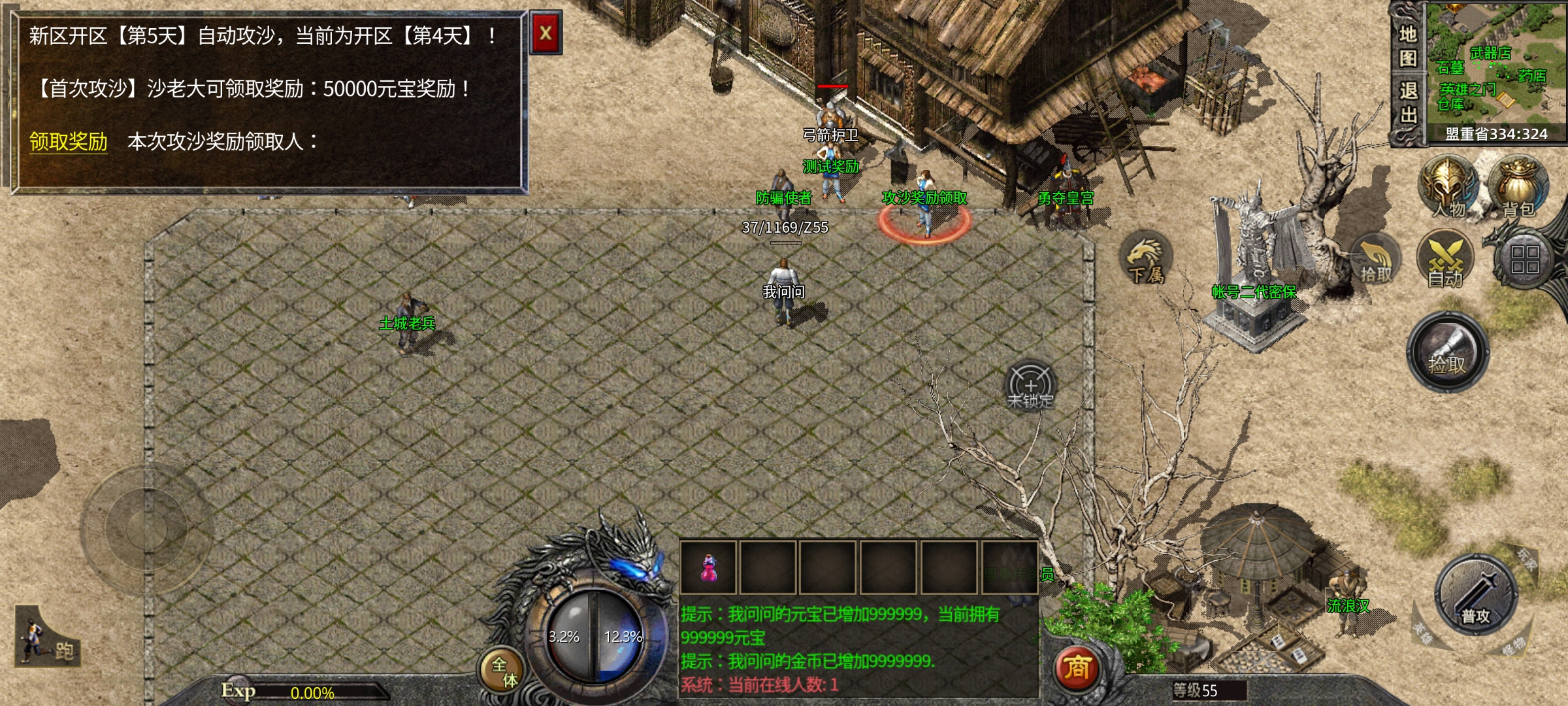The height and width of the screenshot is (706, 1568).
Task: Tap the virtual joystick pad
Action: (x=146, y=527)
